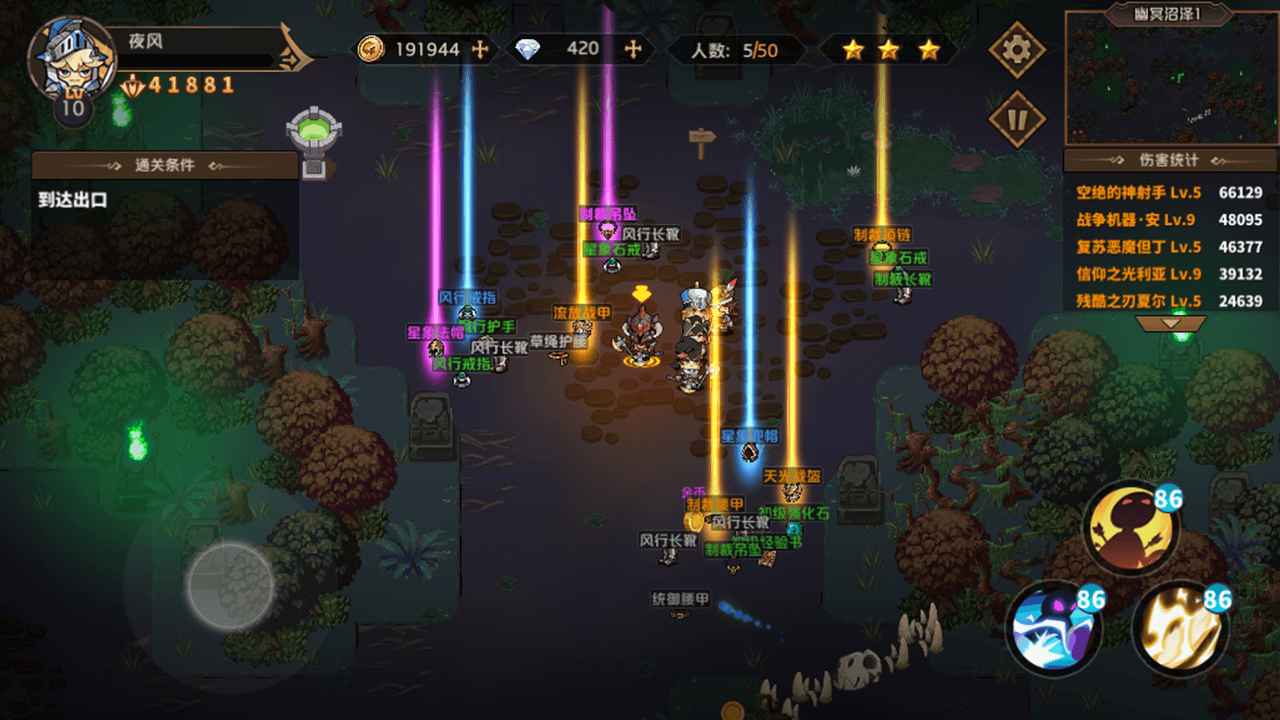The image size is (1280, 720).
Task: Select 残酷之刃夏尔 row in damage stats
Action: [x=1169, y=301]
